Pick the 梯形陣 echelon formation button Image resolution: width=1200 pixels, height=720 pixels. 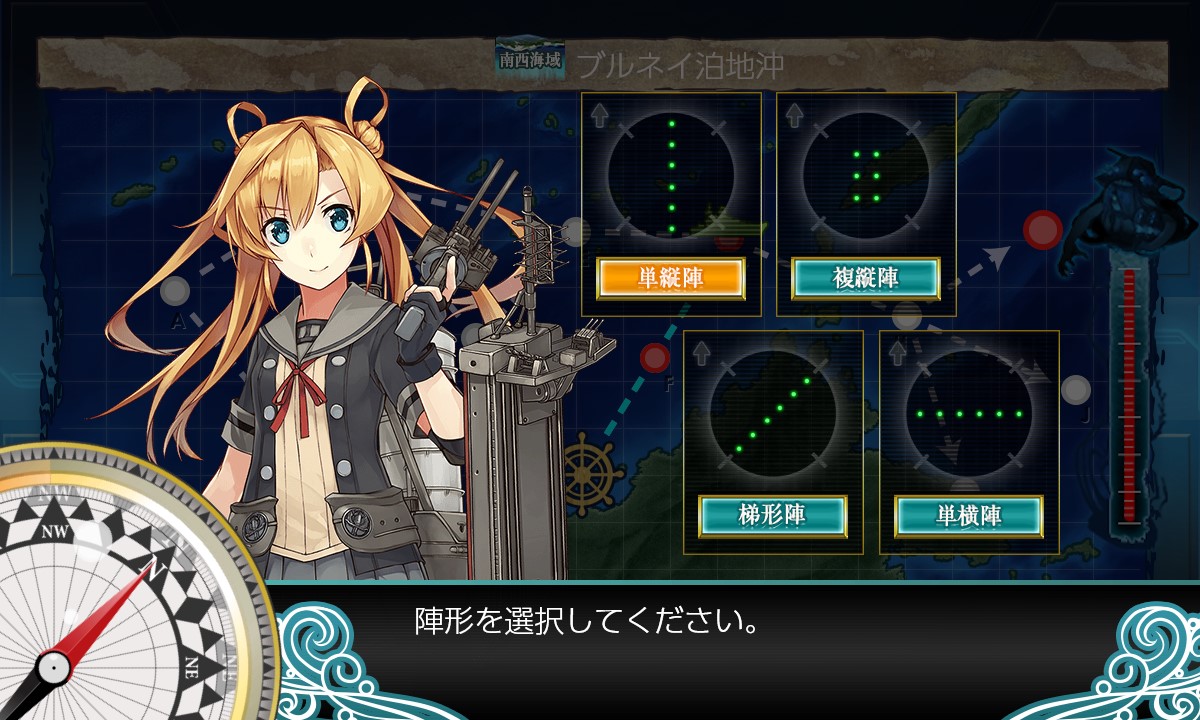(772, 515)
